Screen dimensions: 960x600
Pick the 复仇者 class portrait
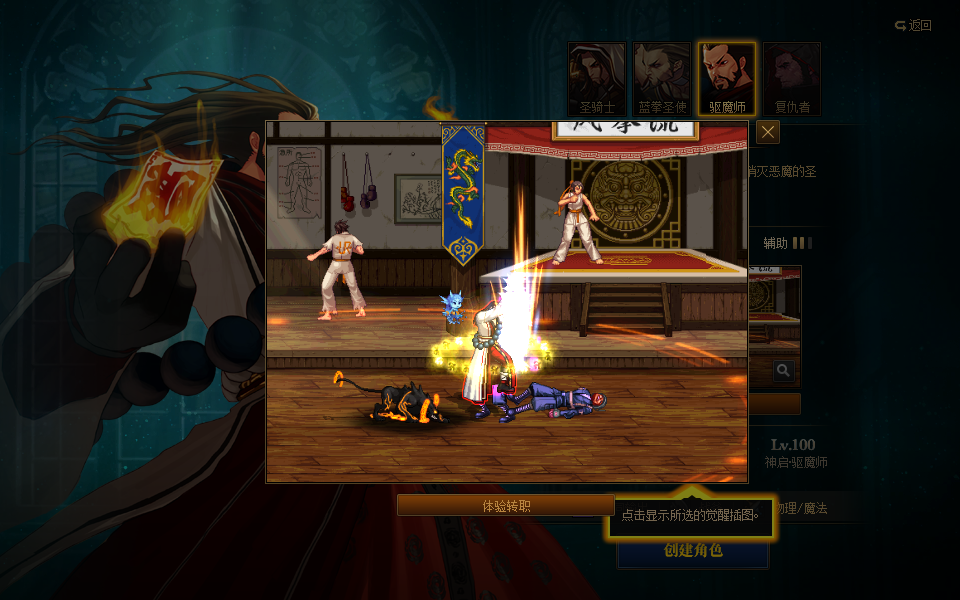(792, 78)
